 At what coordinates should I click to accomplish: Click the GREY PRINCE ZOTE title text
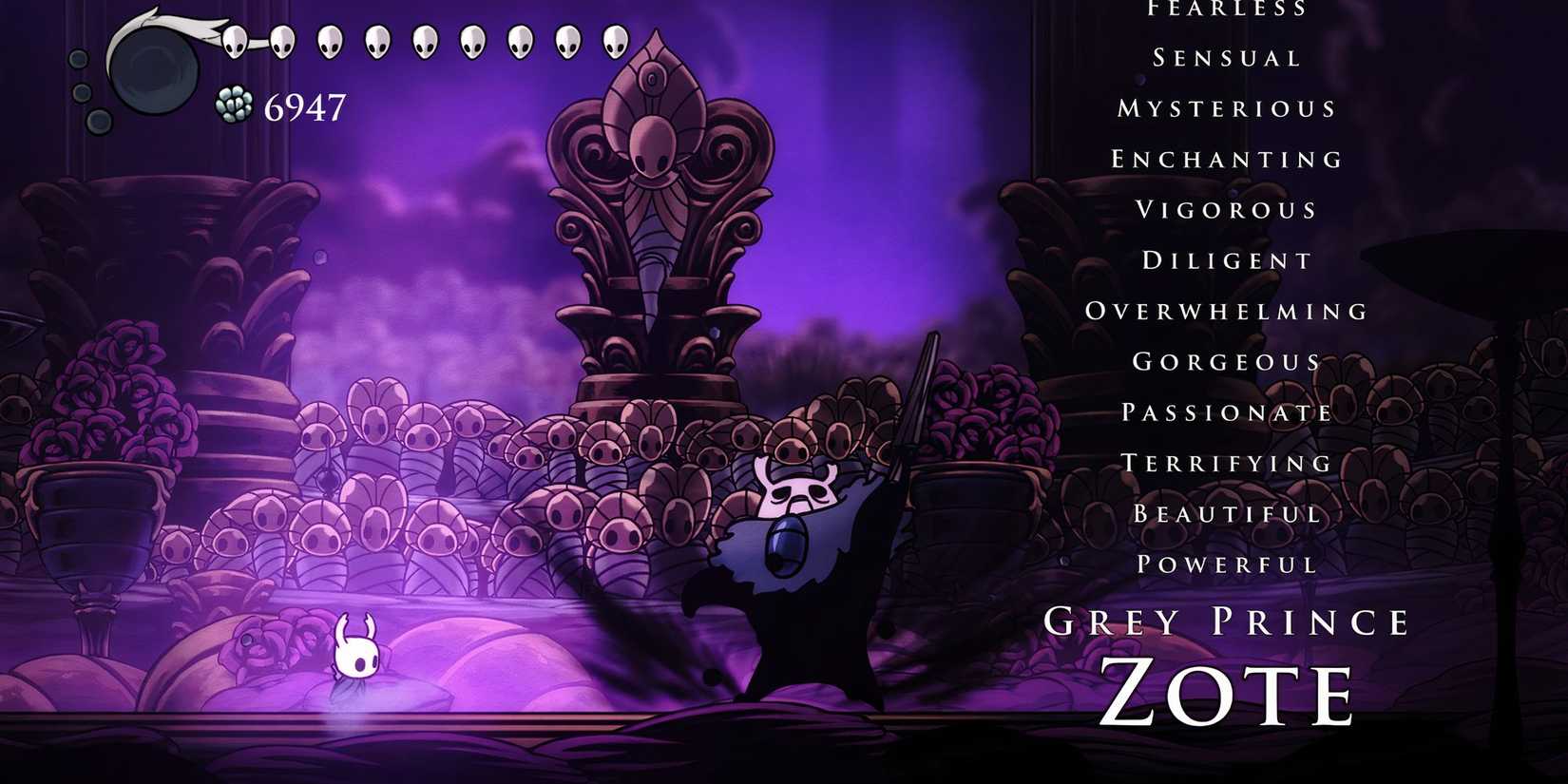pos(1226,656)
